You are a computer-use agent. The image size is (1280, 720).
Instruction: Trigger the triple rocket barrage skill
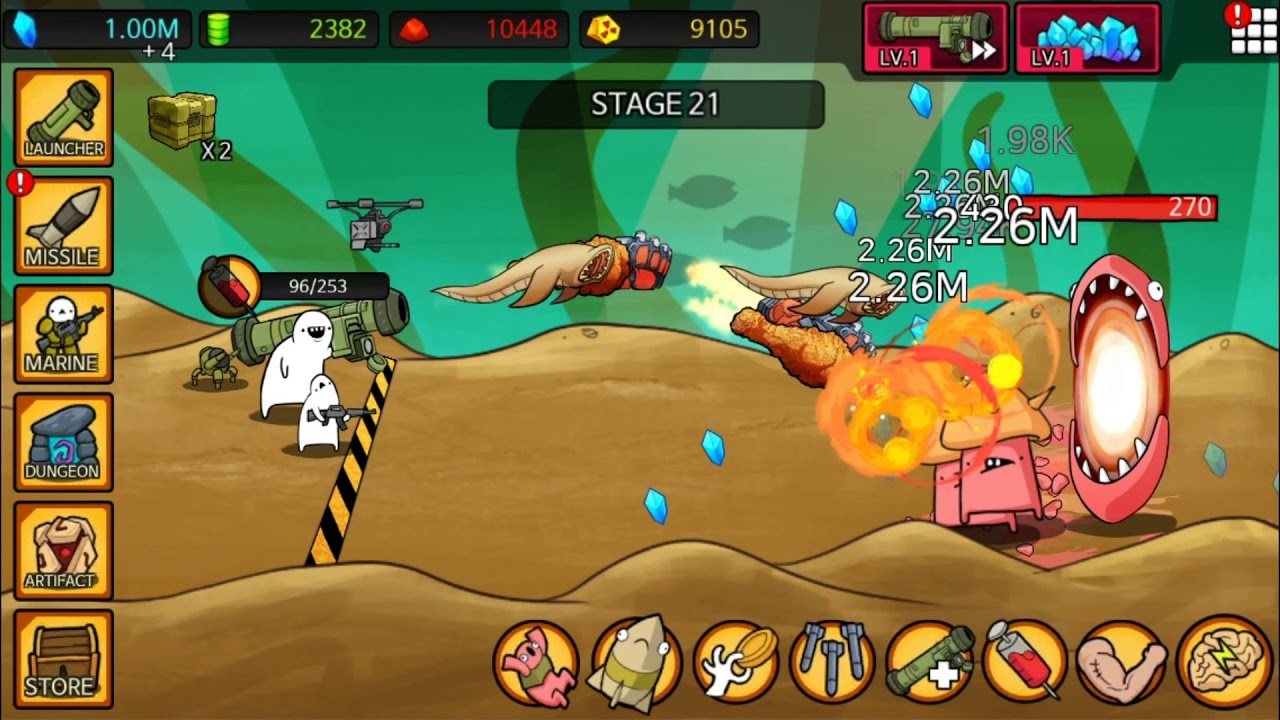(832, 663)
